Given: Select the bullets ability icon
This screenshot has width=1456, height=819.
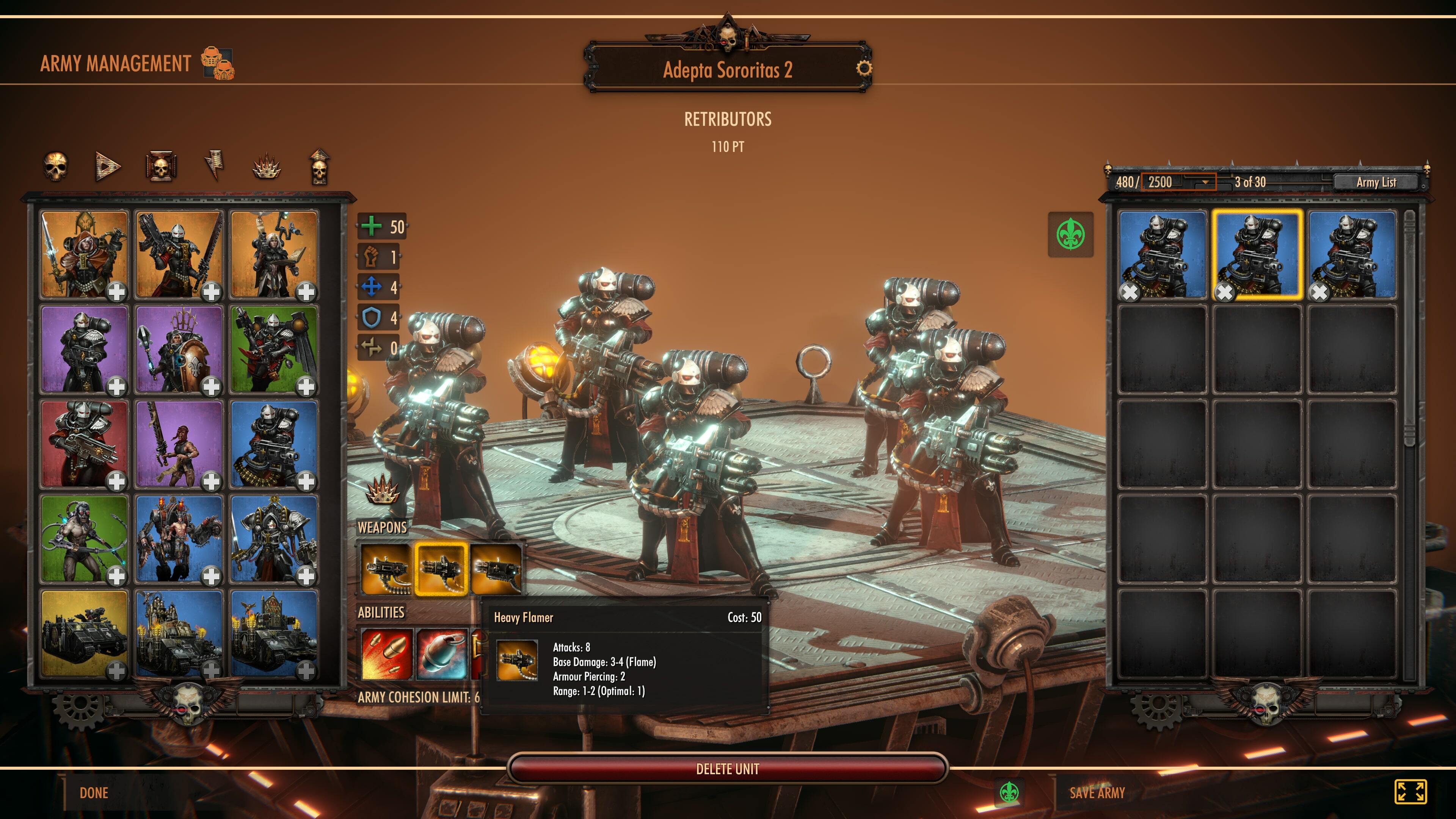Looking at the screenshot, I should 387,654.
